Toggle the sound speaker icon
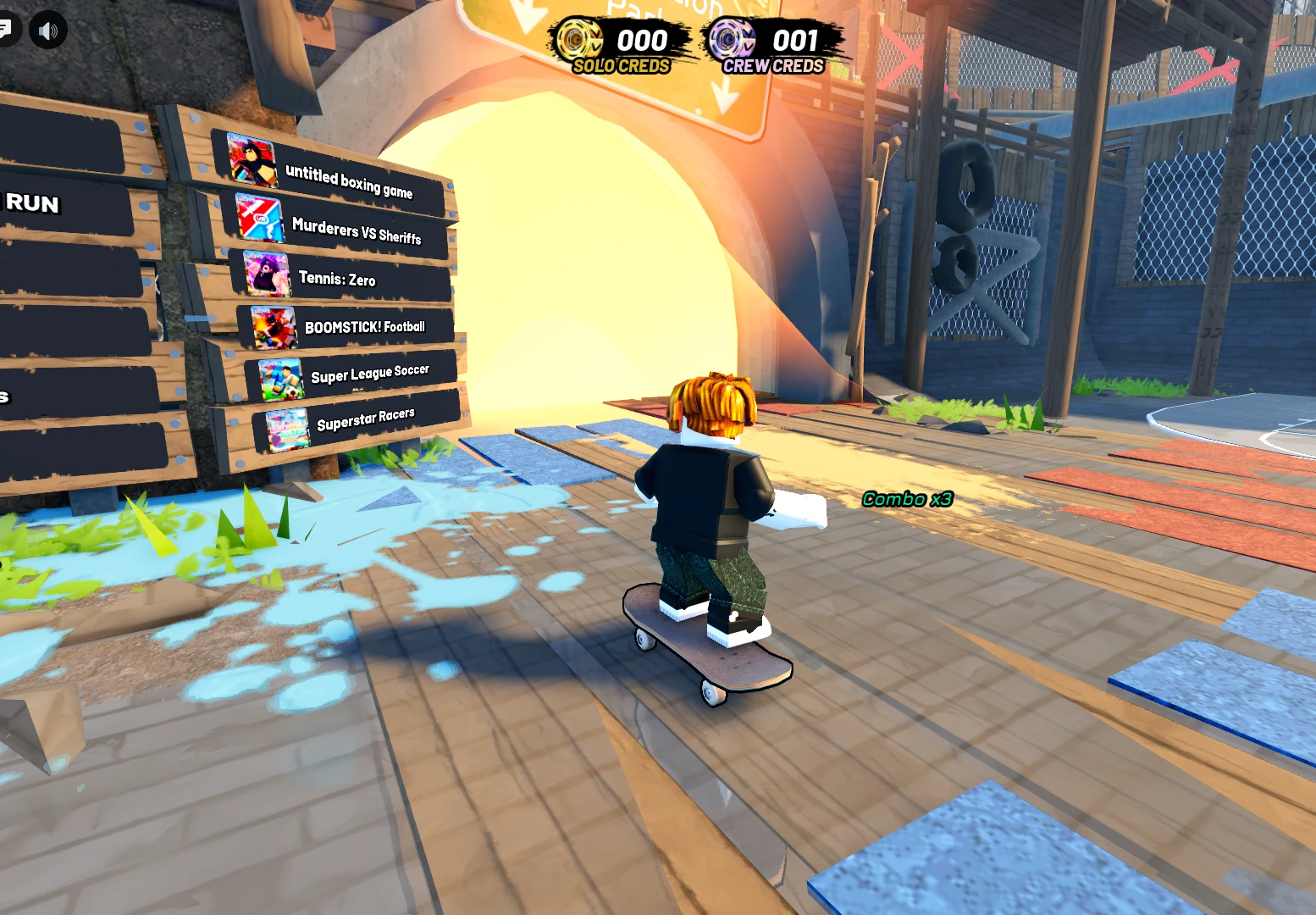Viewport: 1316px width, 915px height. click(x=48, y=31)
